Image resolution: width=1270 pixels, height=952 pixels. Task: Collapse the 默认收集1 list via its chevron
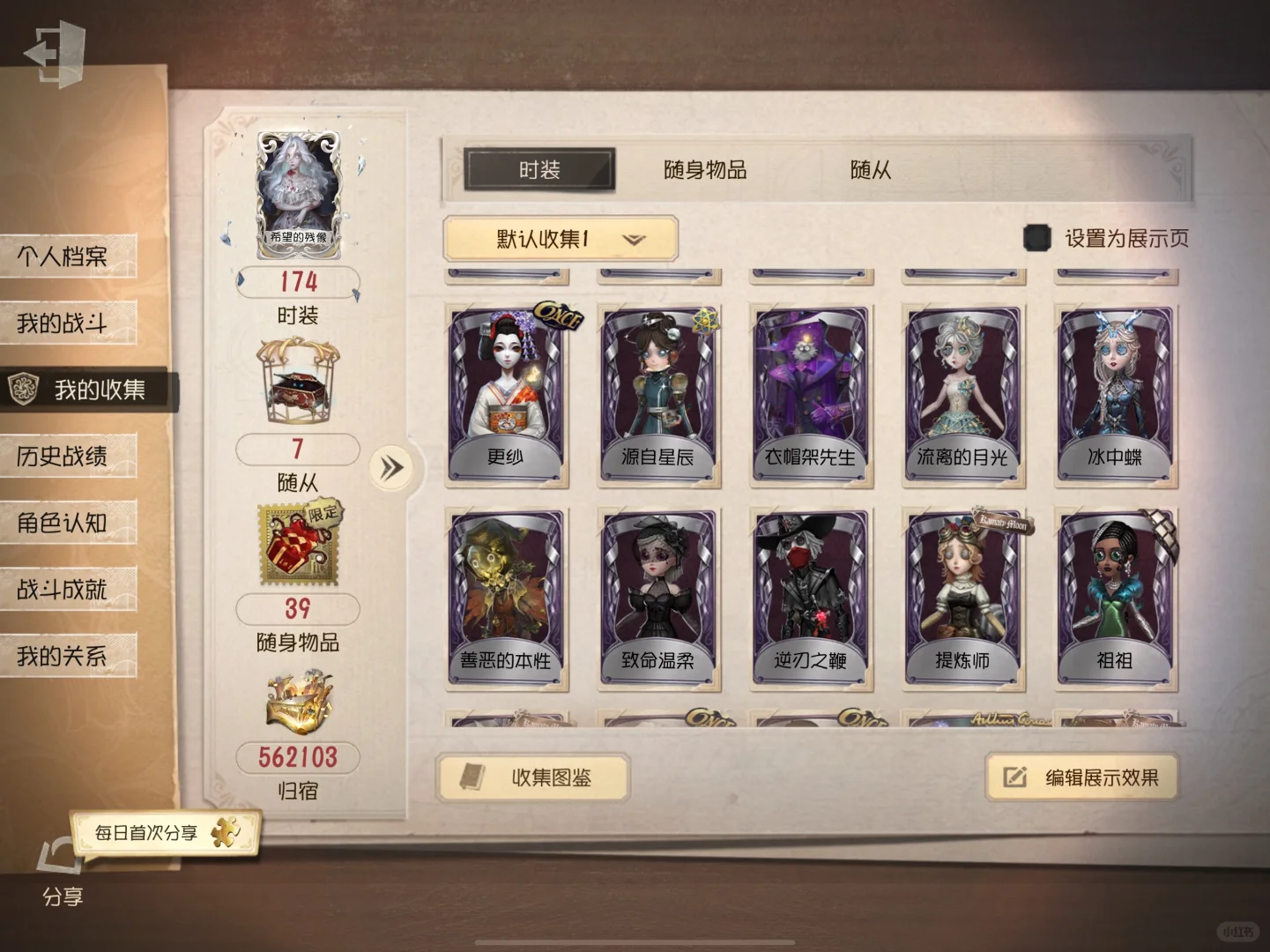(633, 239)
